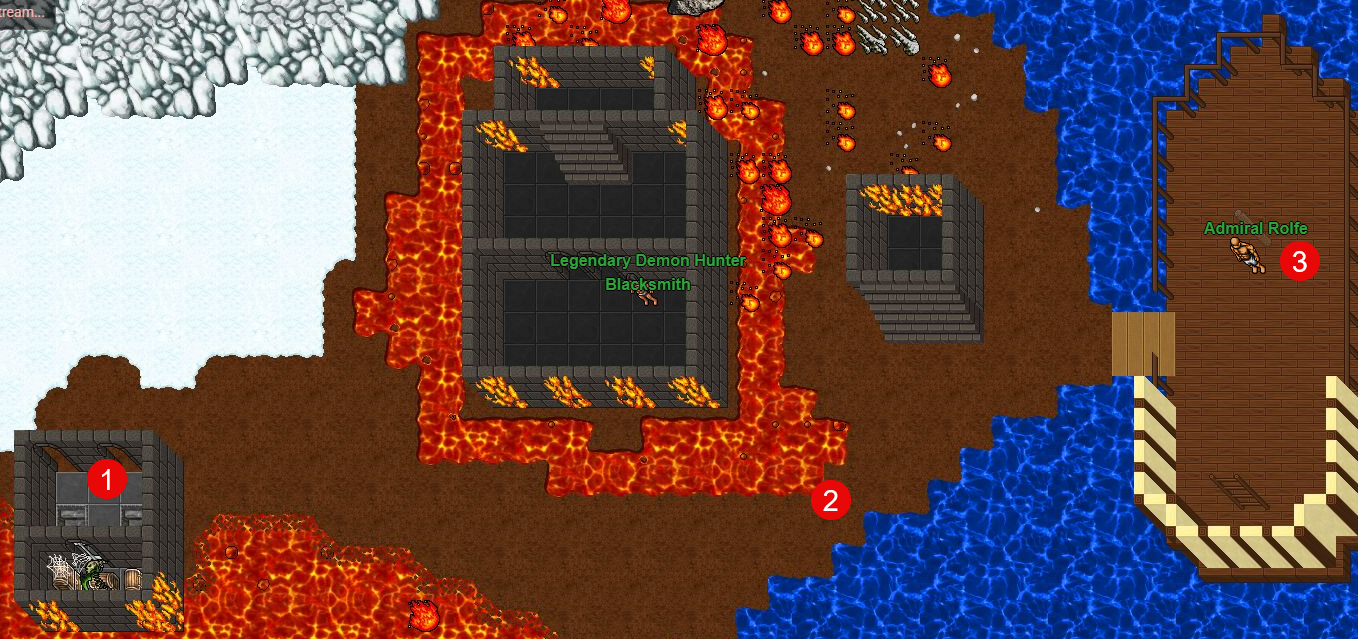The height and width of the screenshot is (639, 1358).
Task: Click the red map marker numbered 1
Action: point(107,480)
